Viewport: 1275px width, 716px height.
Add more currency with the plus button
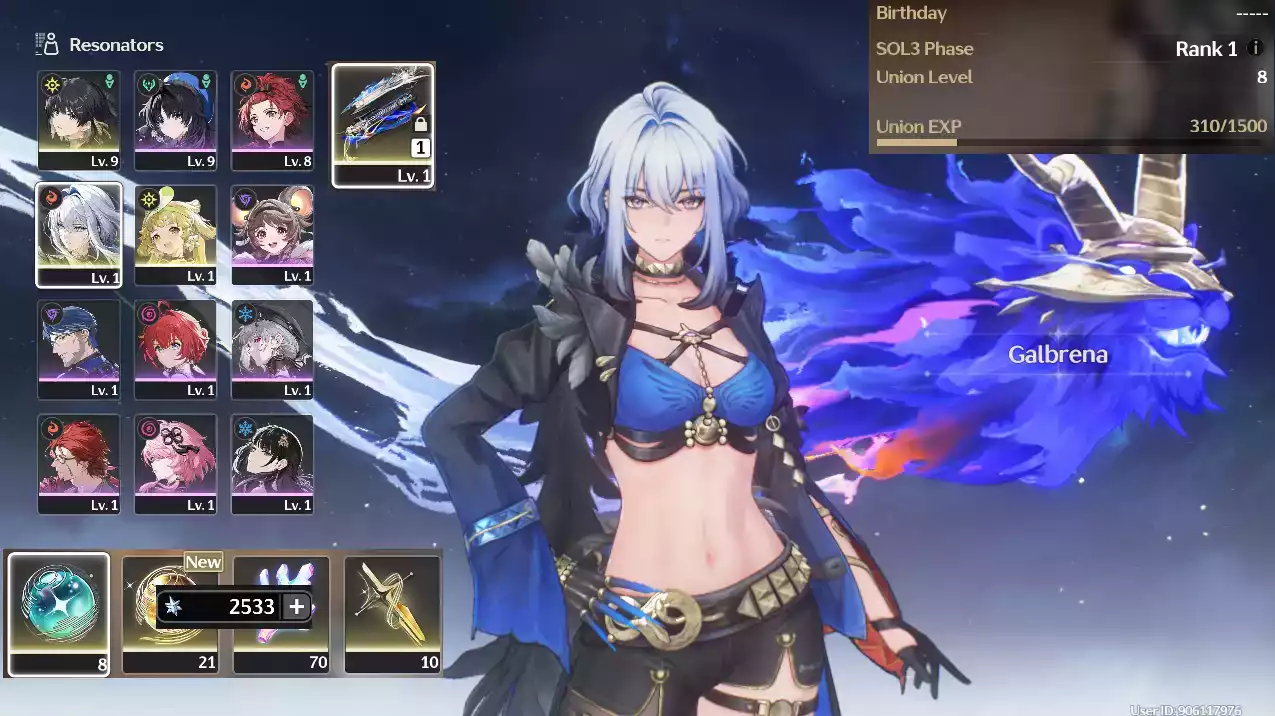pos(297,607)
